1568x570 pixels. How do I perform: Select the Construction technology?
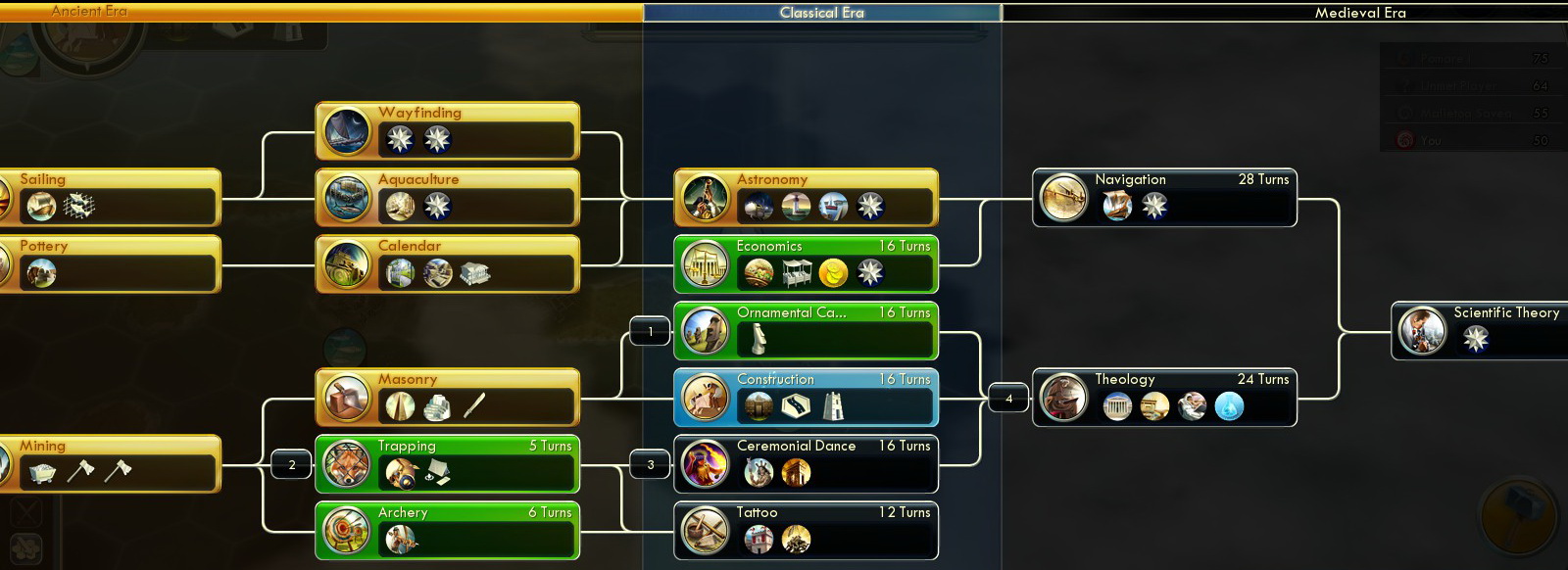[x=806, y=397]
